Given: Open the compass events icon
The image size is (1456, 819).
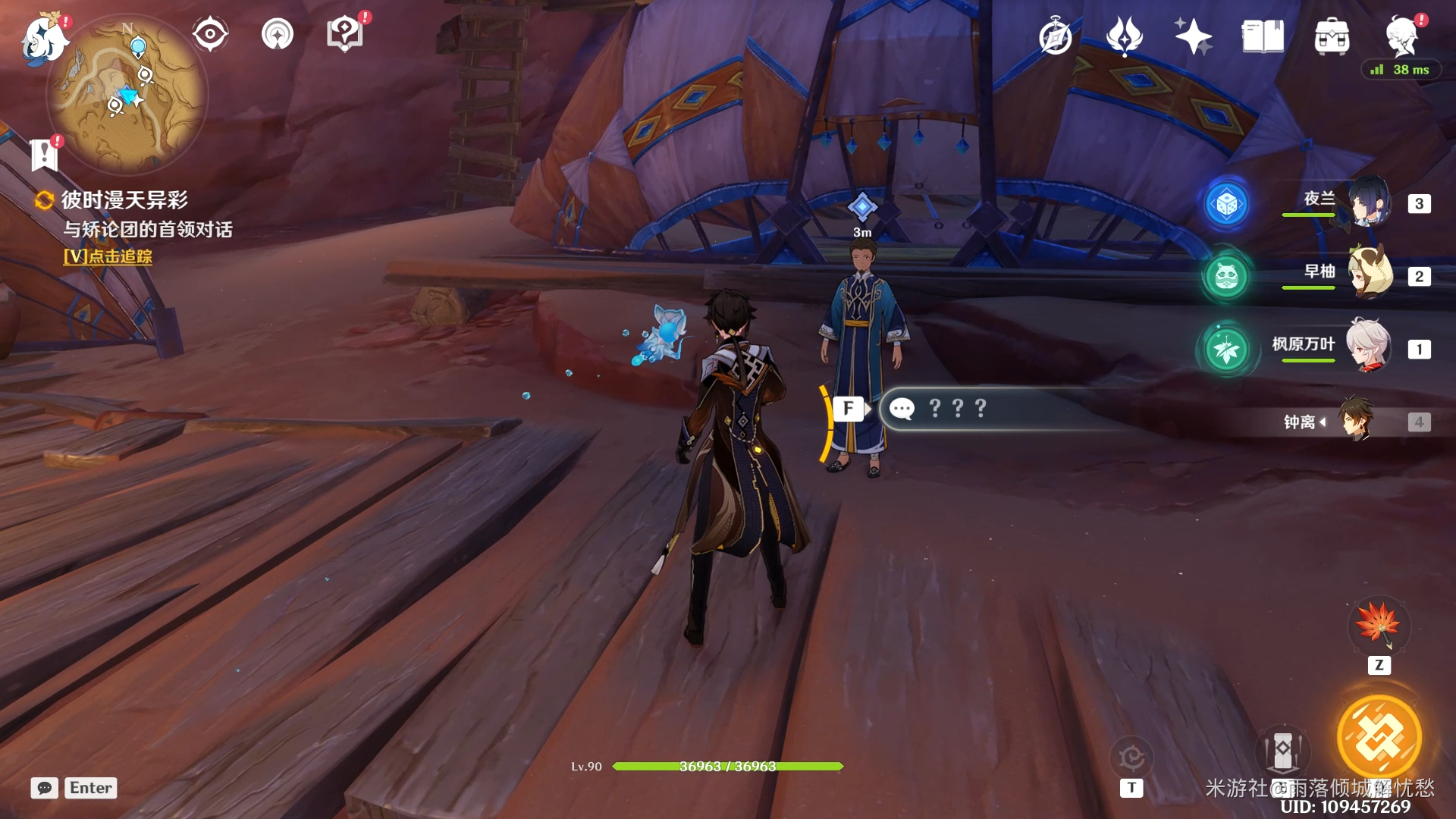Looking at the screenshot, I should click(x=1055, y=36).
